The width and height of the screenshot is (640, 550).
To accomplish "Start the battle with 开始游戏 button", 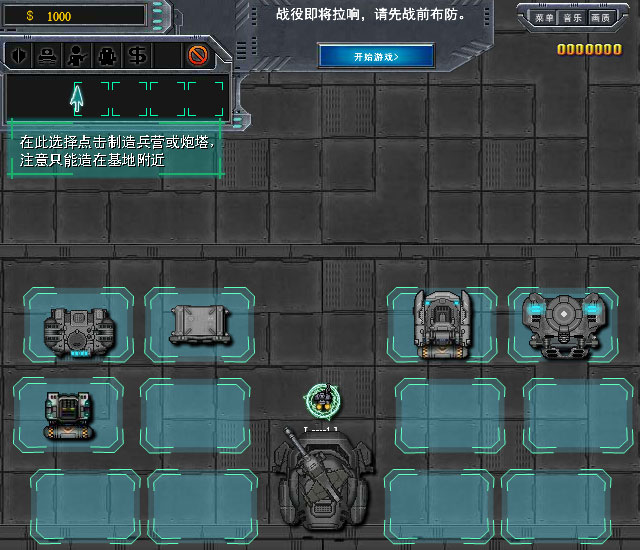I will point(375,56).
